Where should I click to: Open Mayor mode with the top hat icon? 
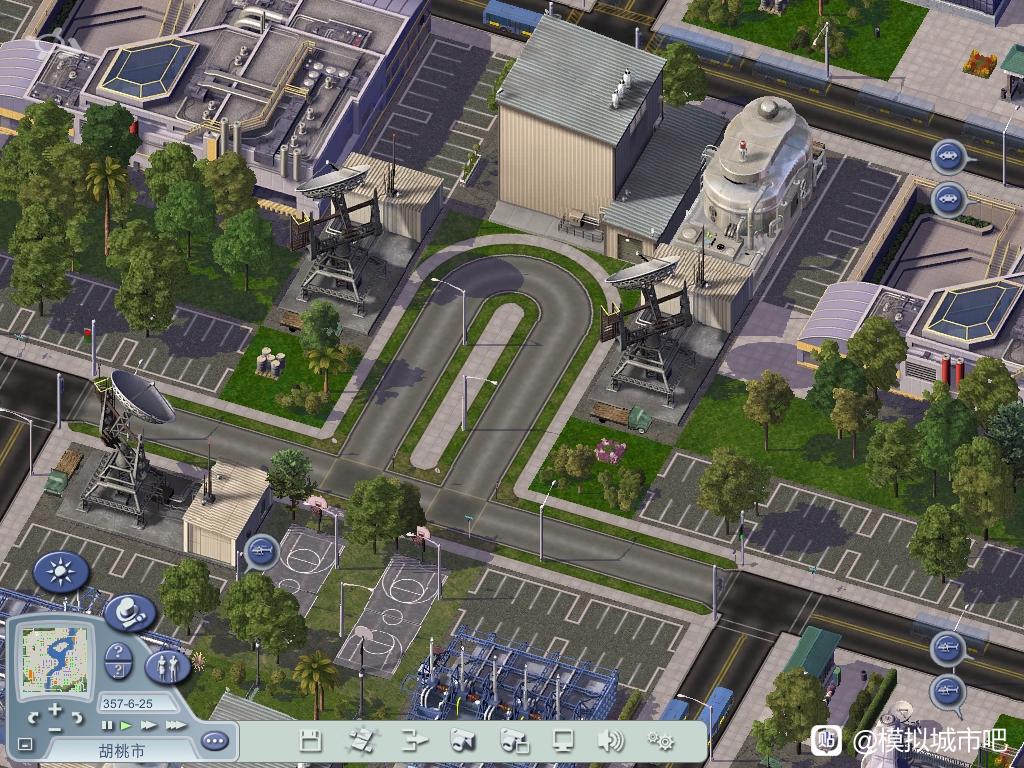coord(130,612)
